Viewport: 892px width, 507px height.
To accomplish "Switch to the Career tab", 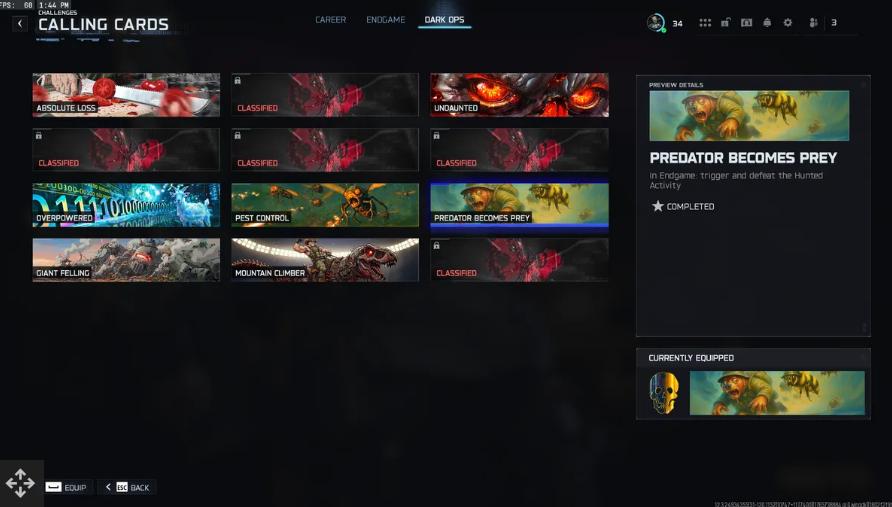I will 330,20.
